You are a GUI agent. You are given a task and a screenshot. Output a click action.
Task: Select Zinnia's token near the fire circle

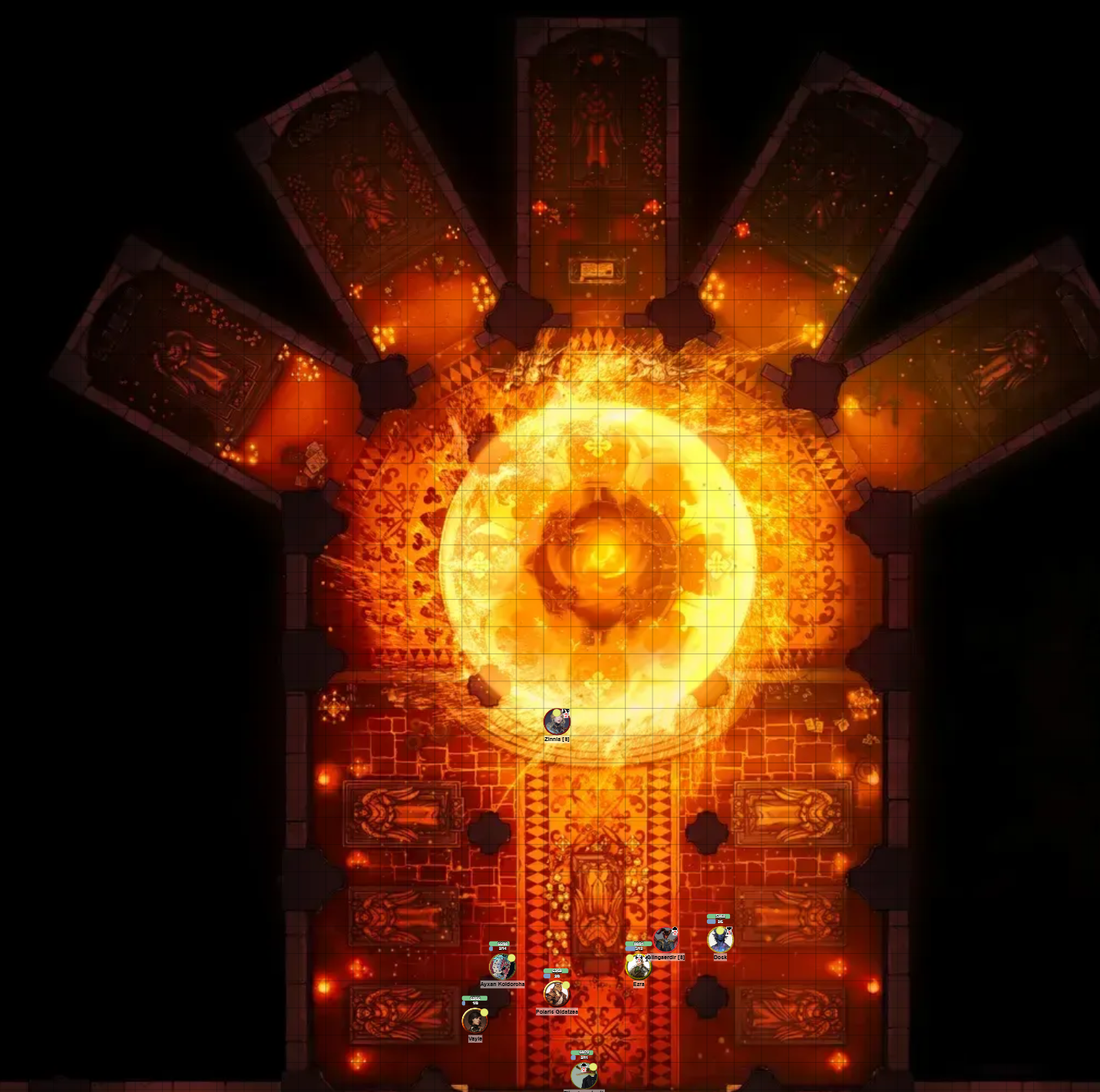tap(557, 722)
